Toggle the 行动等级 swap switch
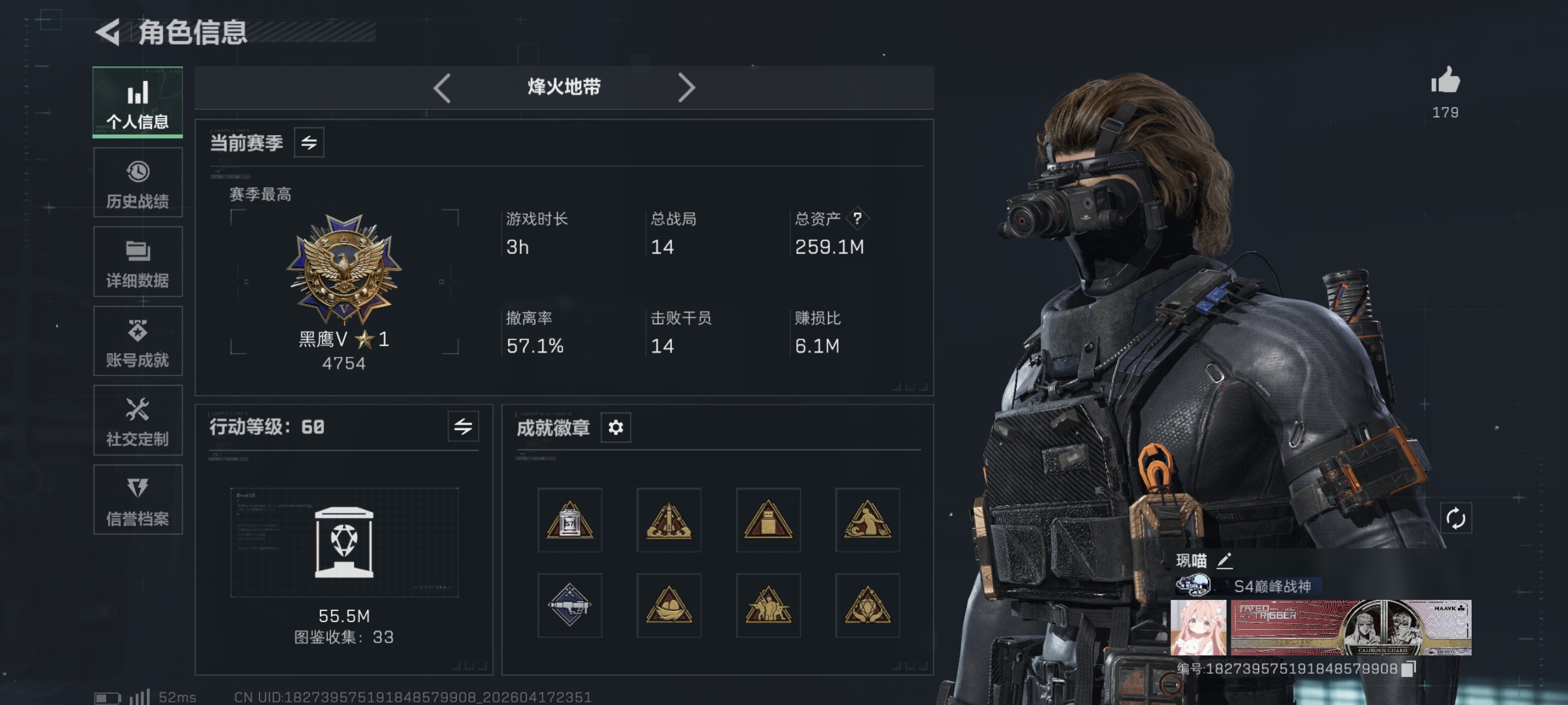This screenshot has height=705, width=1568. point(464,428)
